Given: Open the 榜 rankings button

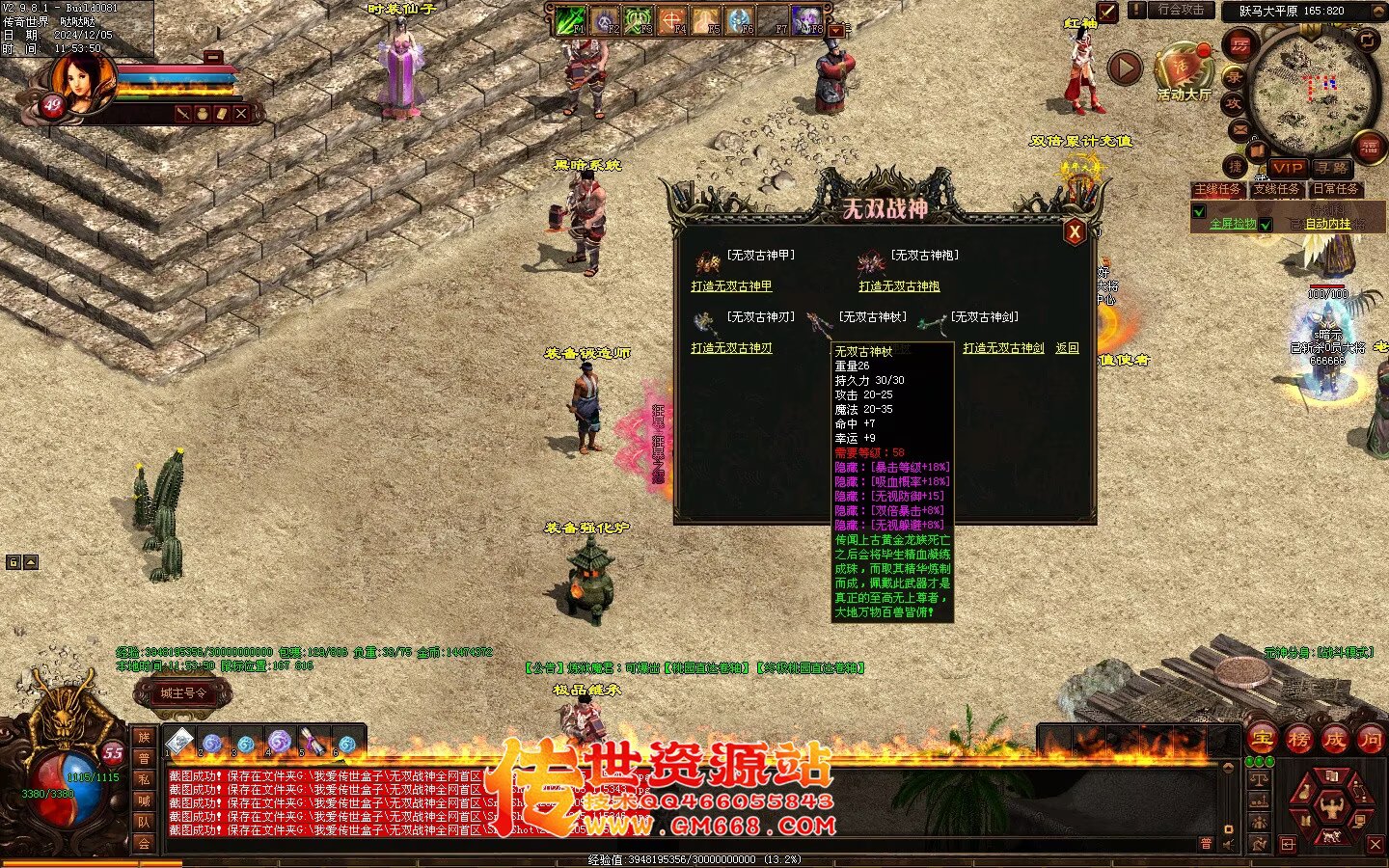Looking at the screenshot, I should coord(1298,740).
